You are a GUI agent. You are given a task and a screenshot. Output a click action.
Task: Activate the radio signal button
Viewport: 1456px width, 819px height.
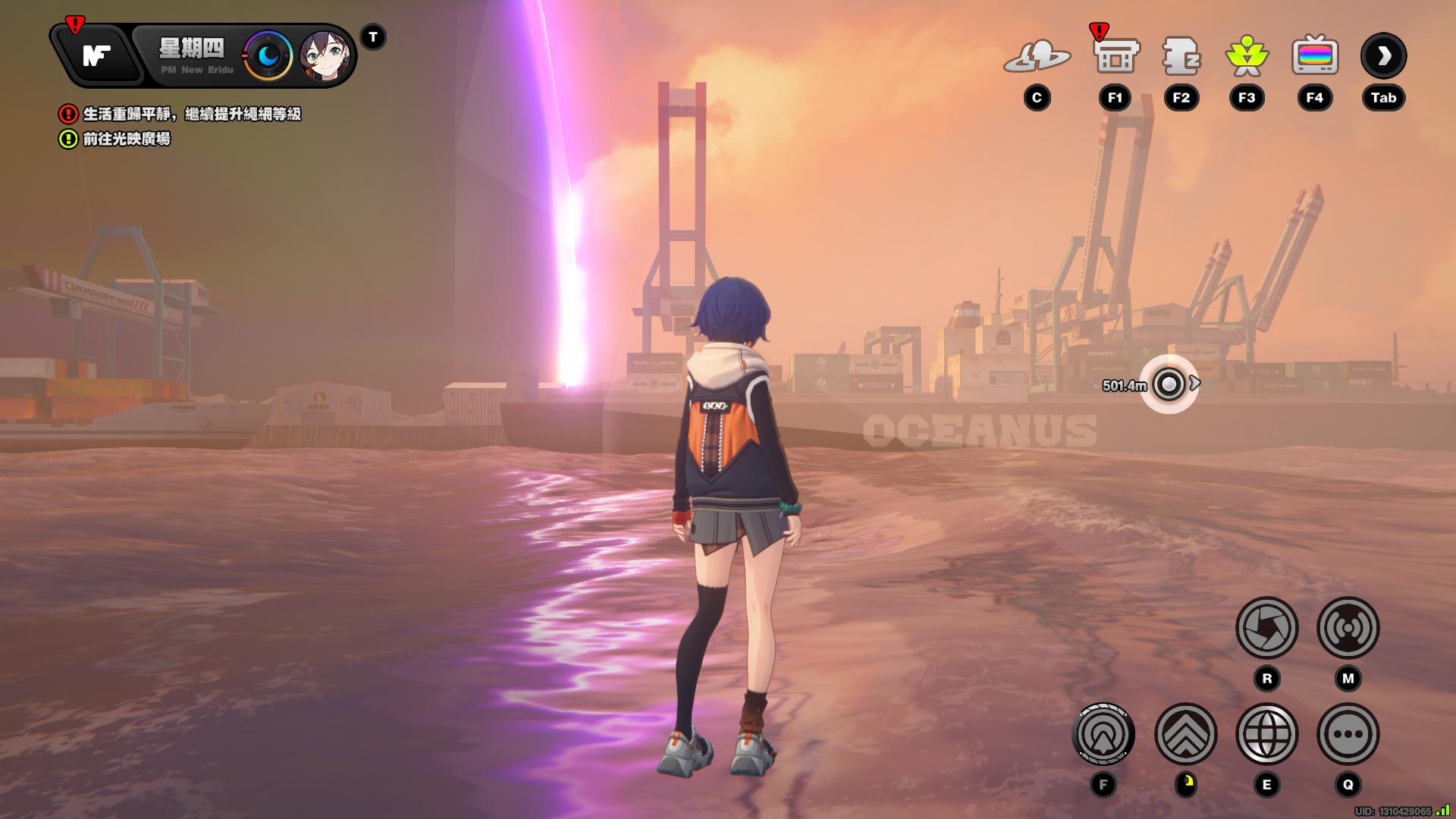(1348, 628)
